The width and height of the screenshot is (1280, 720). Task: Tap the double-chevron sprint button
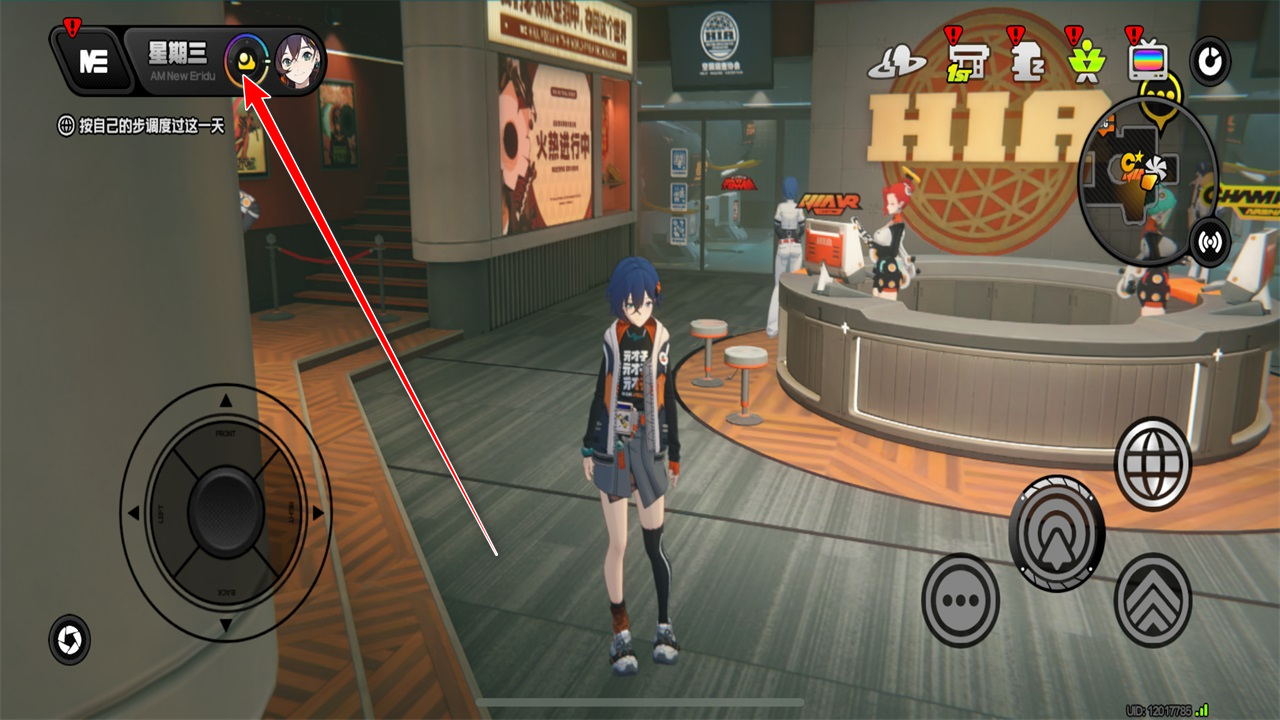coord(1153,600)
